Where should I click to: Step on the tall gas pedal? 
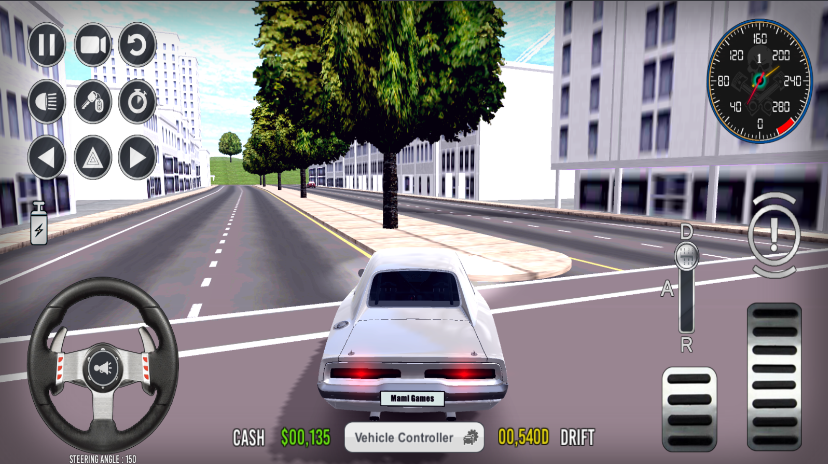click(774, 375)
